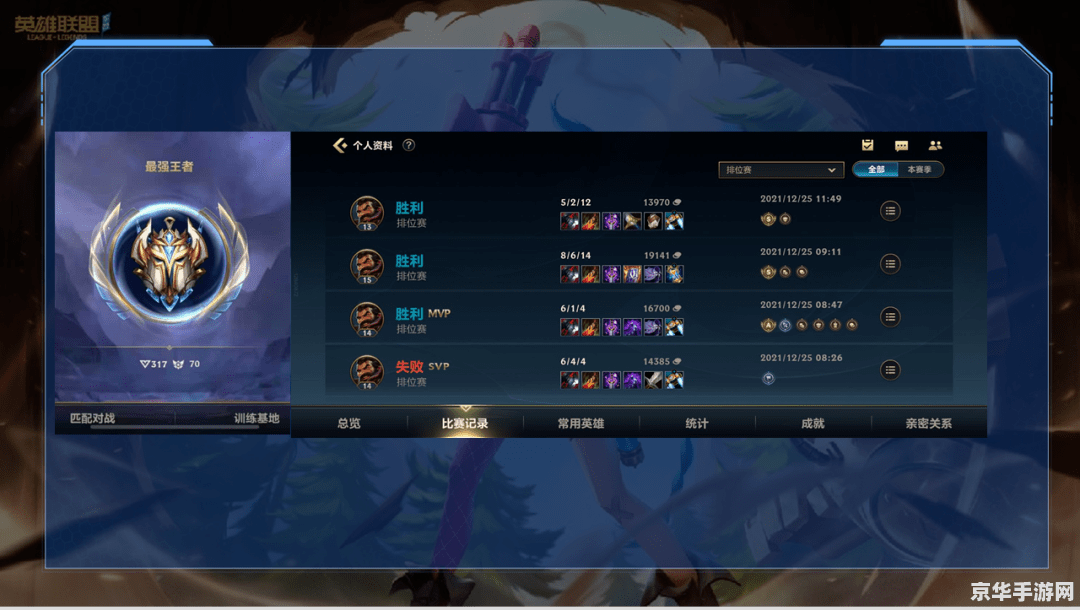Viewport: 1080px width, 610px height.
Task: Select the 比赛记录 tab
Action: tap(465, 424)
